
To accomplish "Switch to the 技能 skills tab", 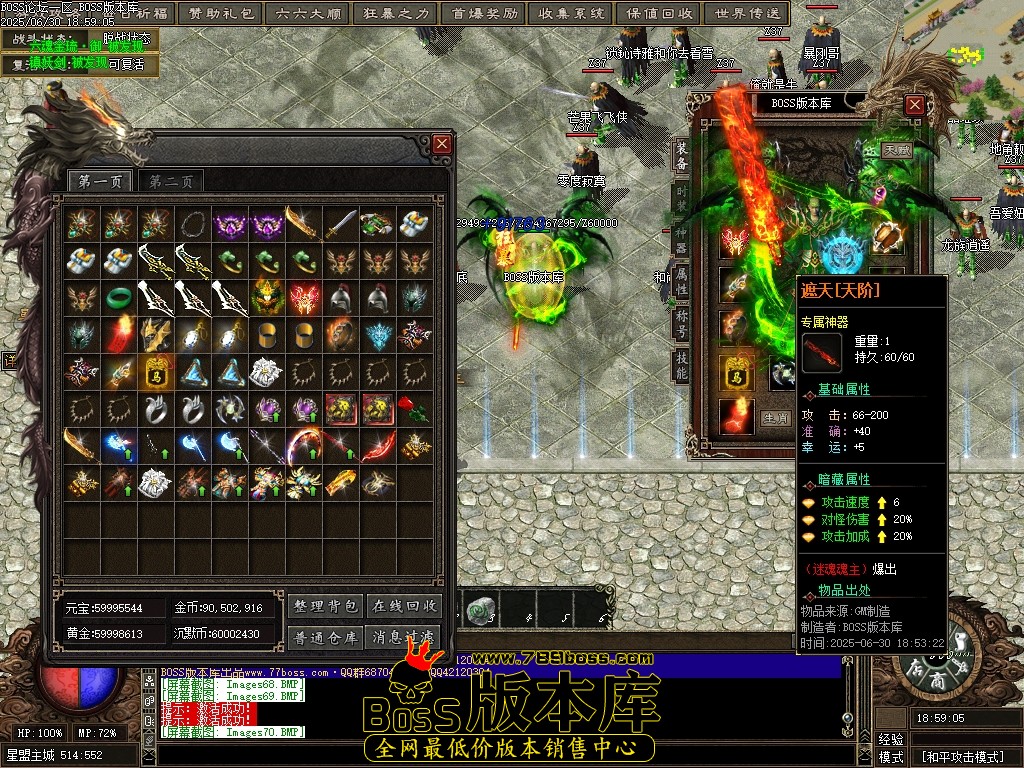I will point(681,363).
